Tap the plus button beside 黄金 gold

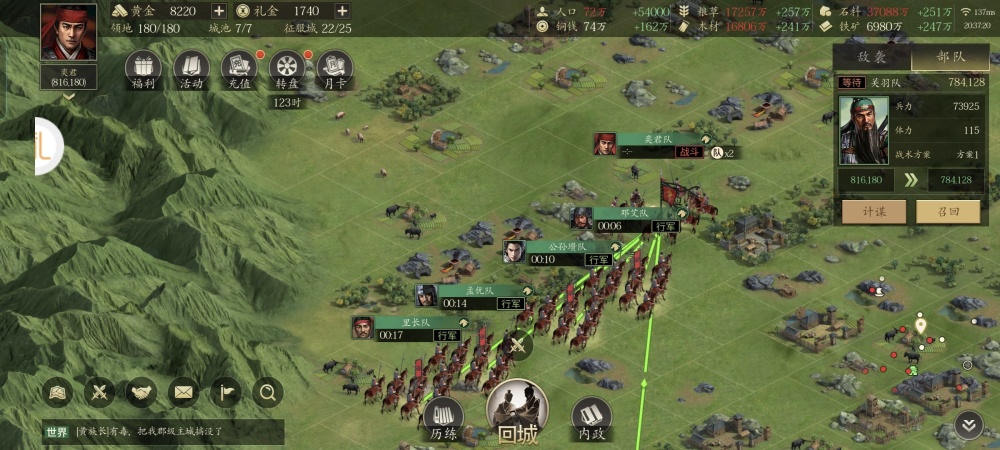(219, 10)
